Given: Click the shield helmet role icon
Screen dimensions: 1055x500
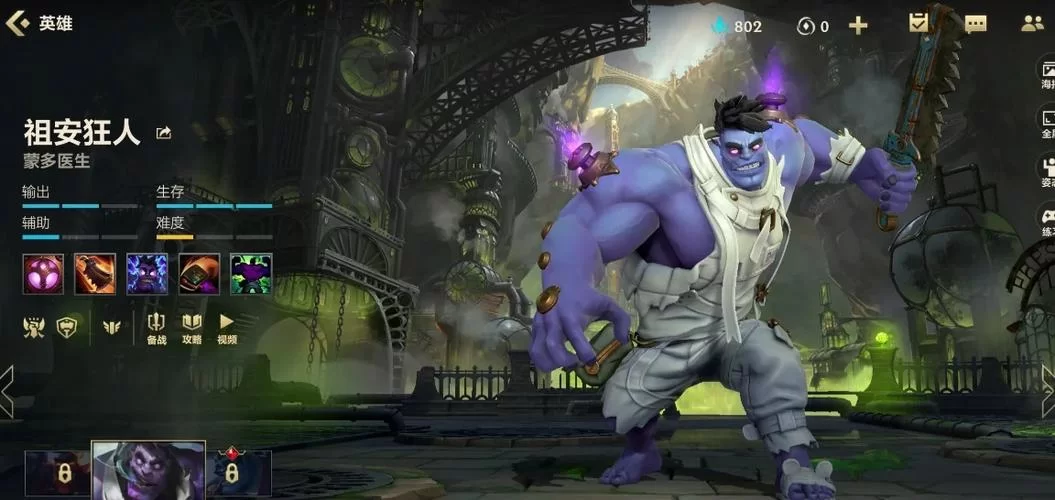Looking at the screenshot, I should (x=67, y=326).
